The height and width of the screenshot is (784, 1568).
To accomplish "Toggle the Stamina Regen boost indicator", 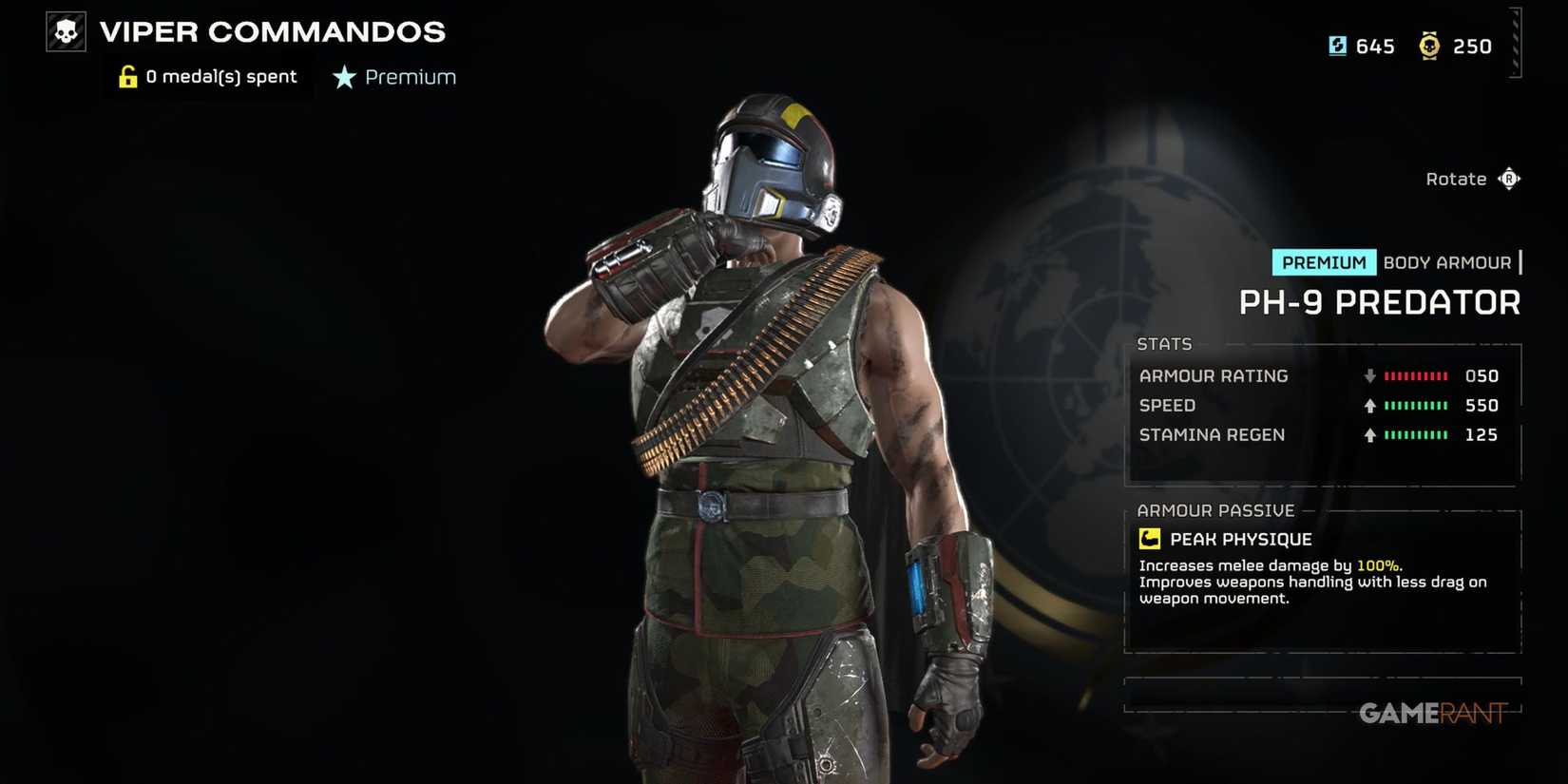I will [1368, 434].
